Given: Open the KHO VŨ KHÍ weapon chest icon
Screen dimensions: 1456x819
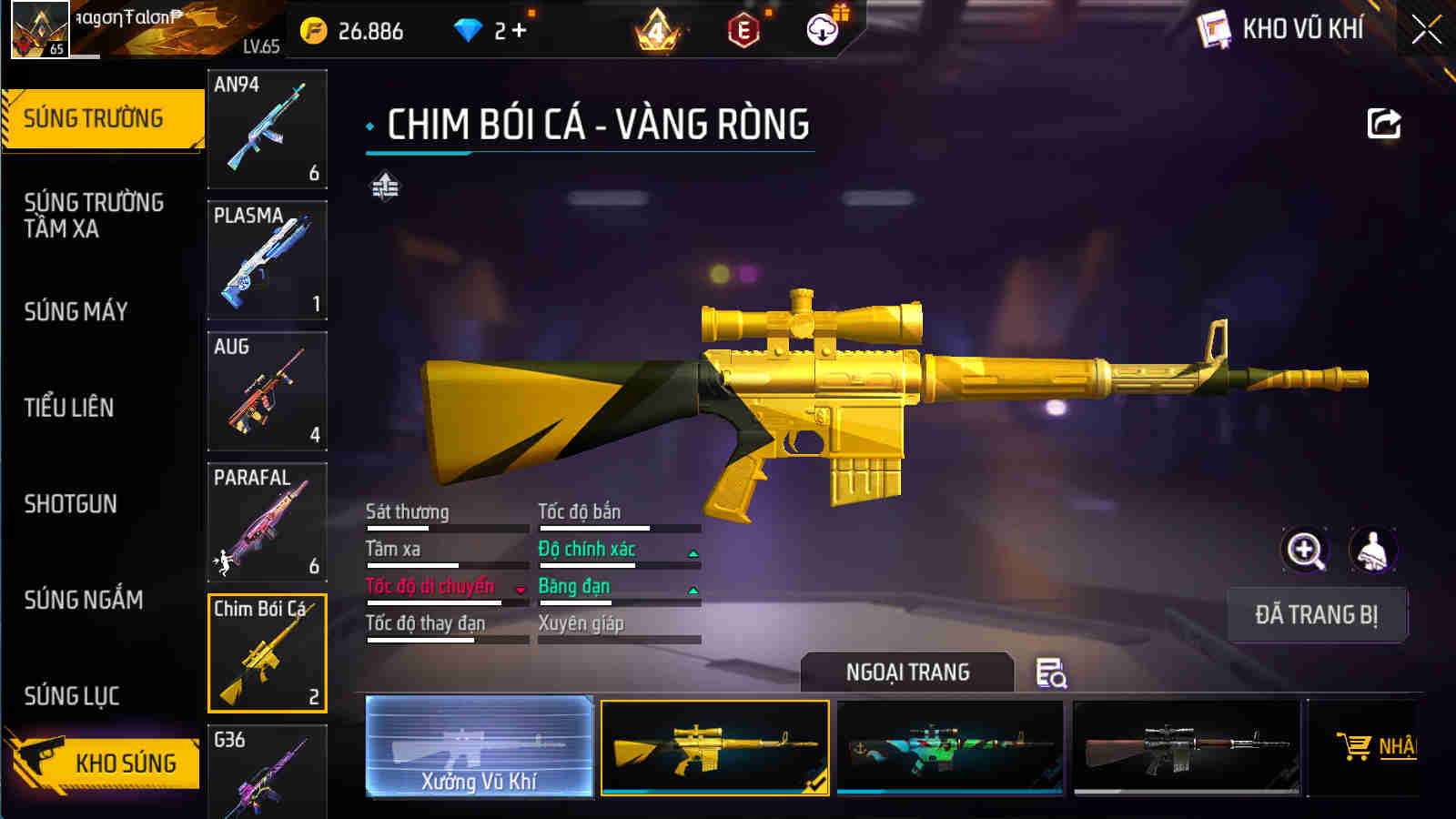Looking at the screenshot, I should 1214,29.
